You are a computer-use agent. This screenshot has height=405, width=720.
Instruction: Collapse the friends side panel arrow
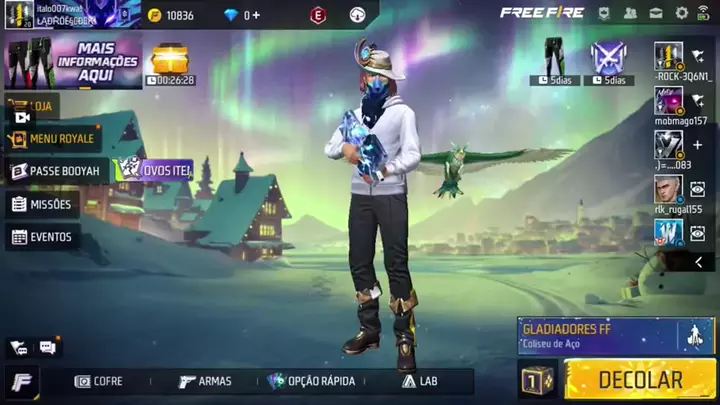(698, 262)
